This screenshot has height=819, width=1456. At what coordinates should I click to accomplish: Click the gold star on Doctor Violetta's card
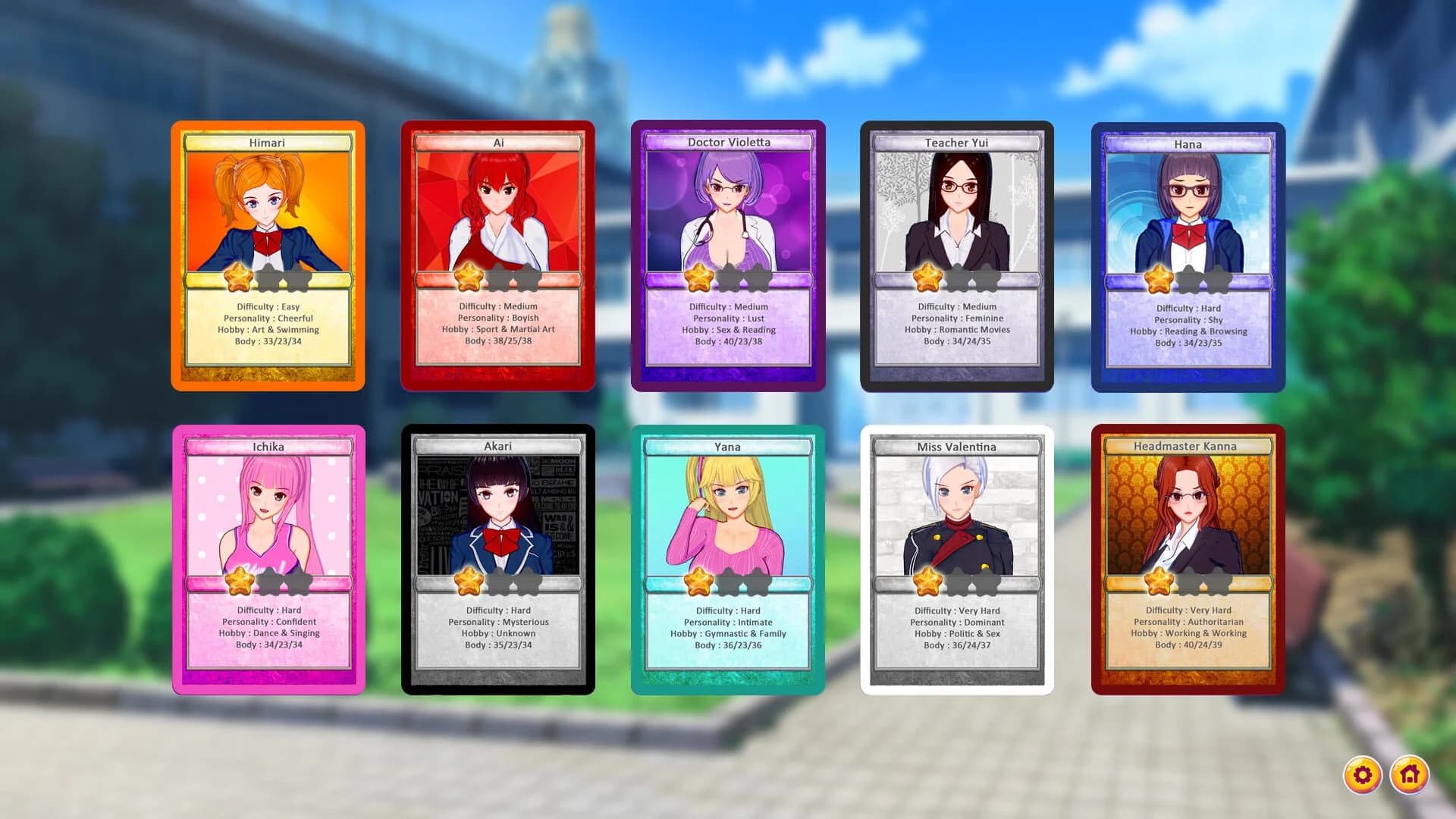(x=698, y=279)
